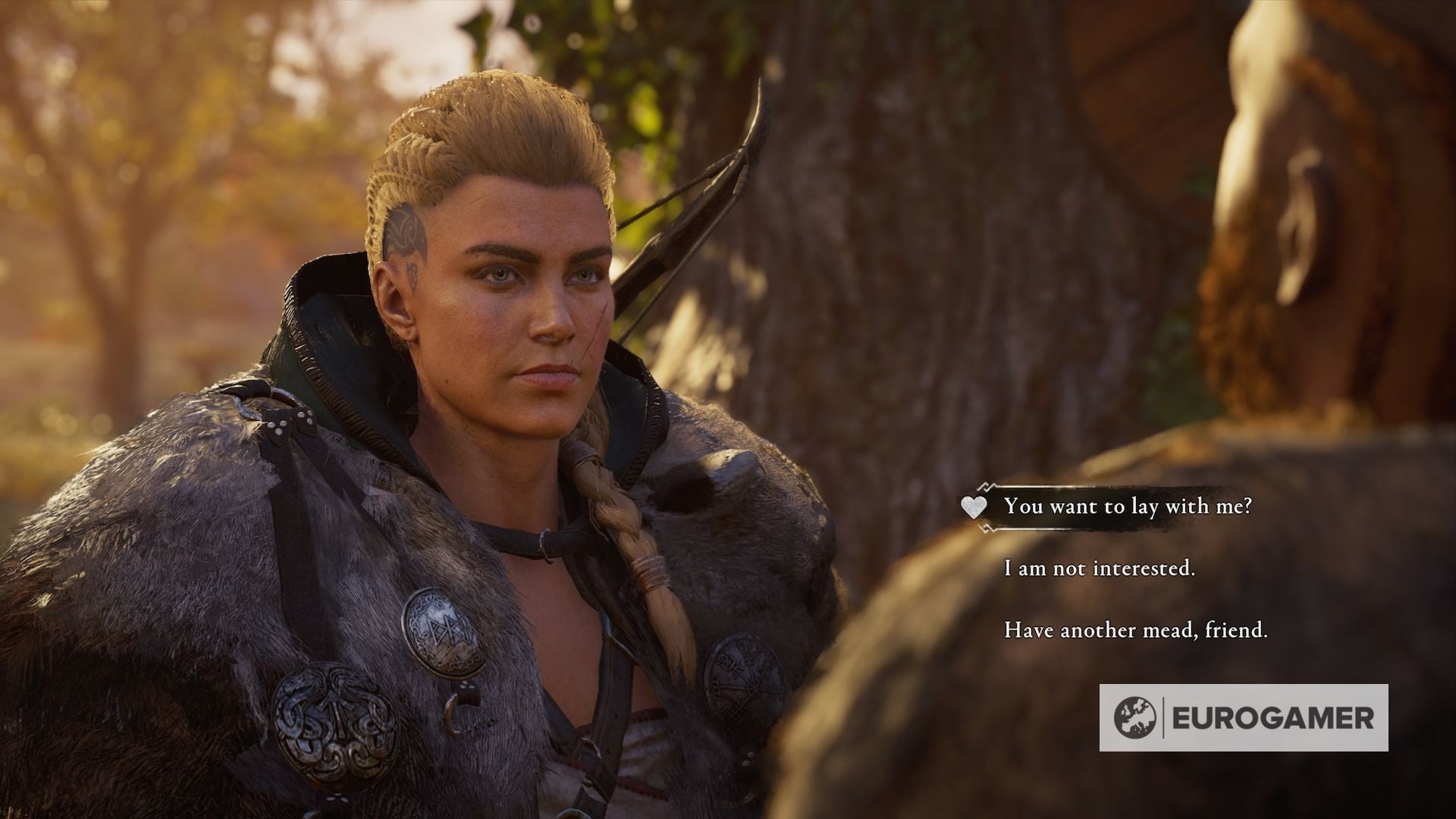
Task: Click the globe symbol in the watermark
Action: click(x=1135, y=718)
